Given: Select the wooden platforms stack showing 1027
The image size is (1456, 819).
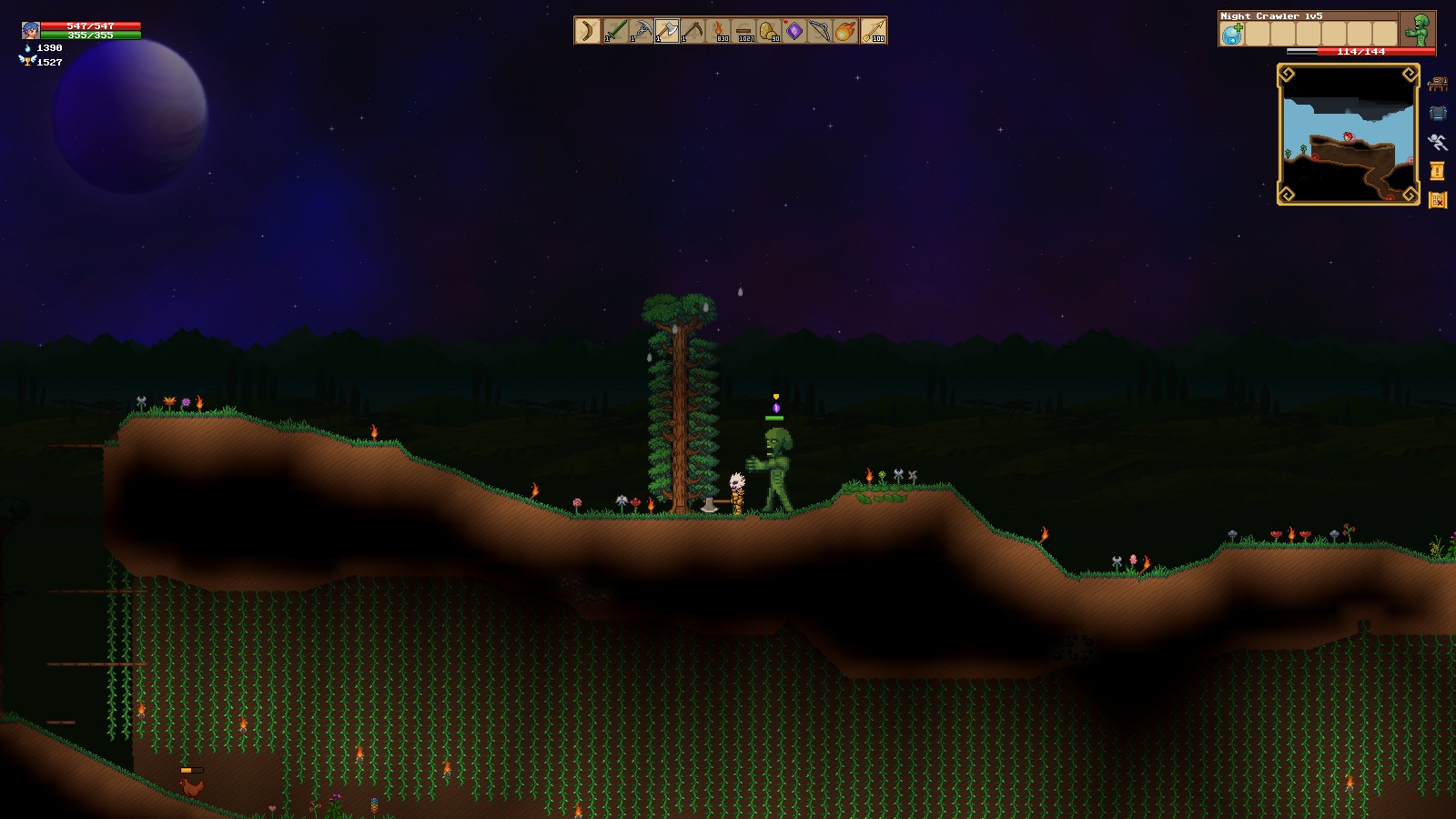Looking at the screenshot, I should point(745,32).
